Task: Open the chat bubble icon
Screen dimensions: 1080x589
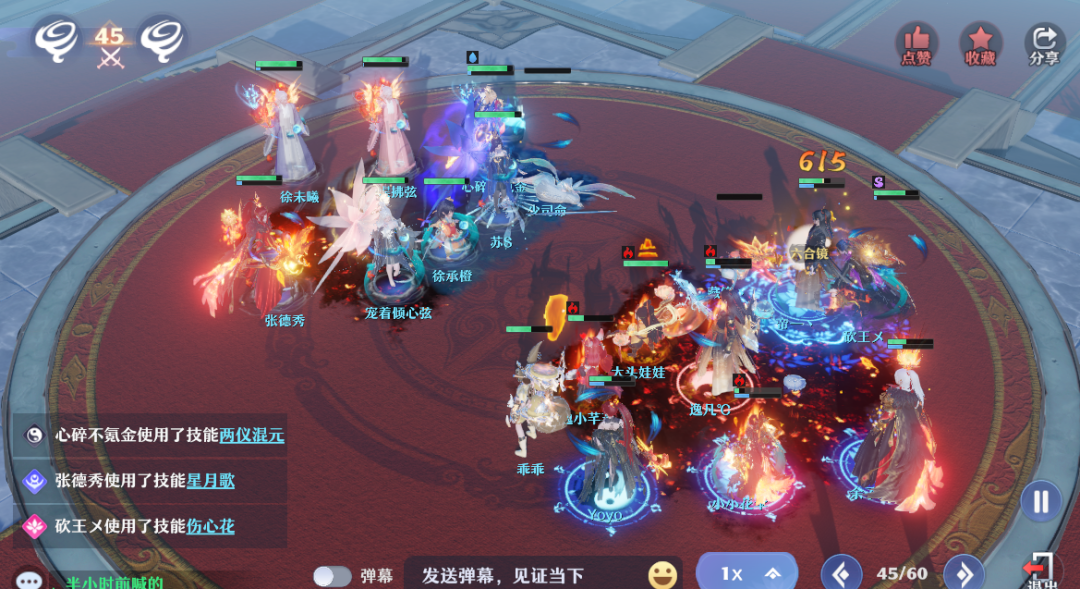Action: (28, 580)
